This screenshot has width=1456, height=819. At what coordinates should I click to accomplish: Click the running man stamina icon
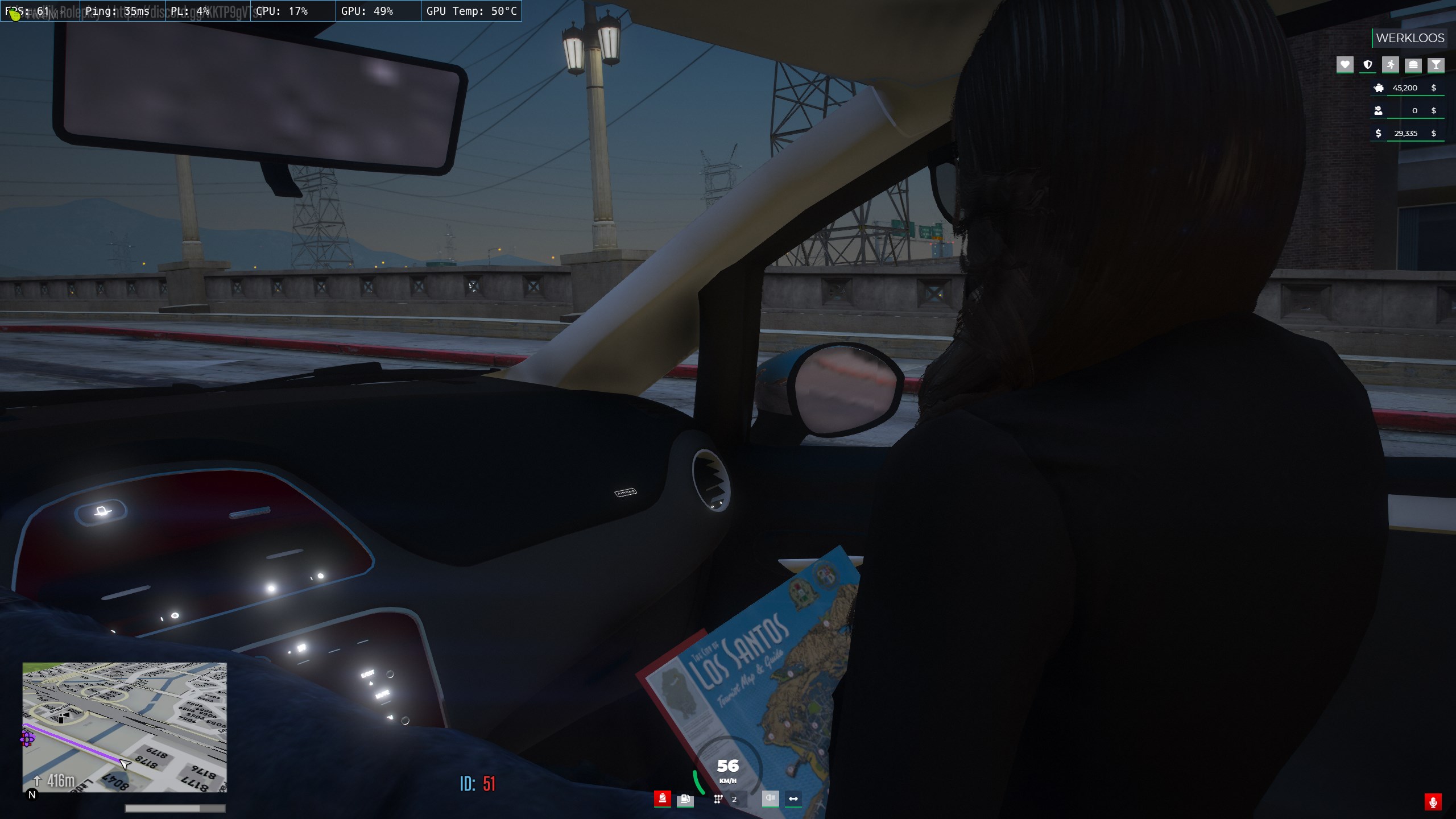1391,65
